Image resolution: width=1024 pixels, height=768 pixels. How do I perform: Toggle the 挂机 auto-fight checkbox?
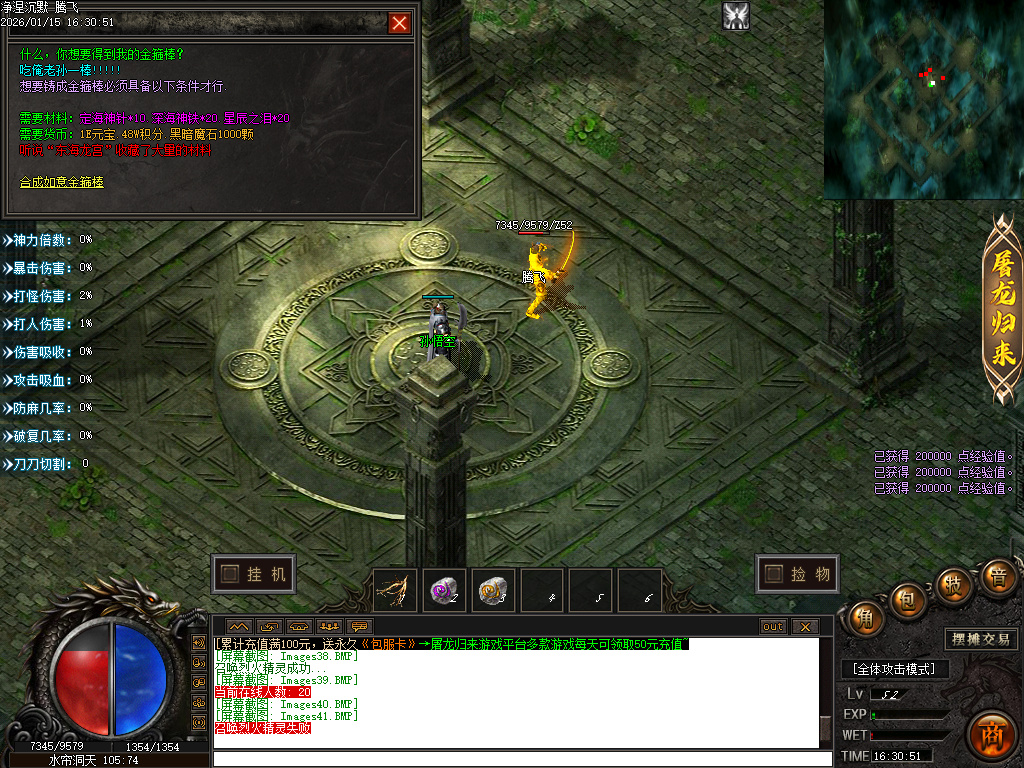point(231,574)
